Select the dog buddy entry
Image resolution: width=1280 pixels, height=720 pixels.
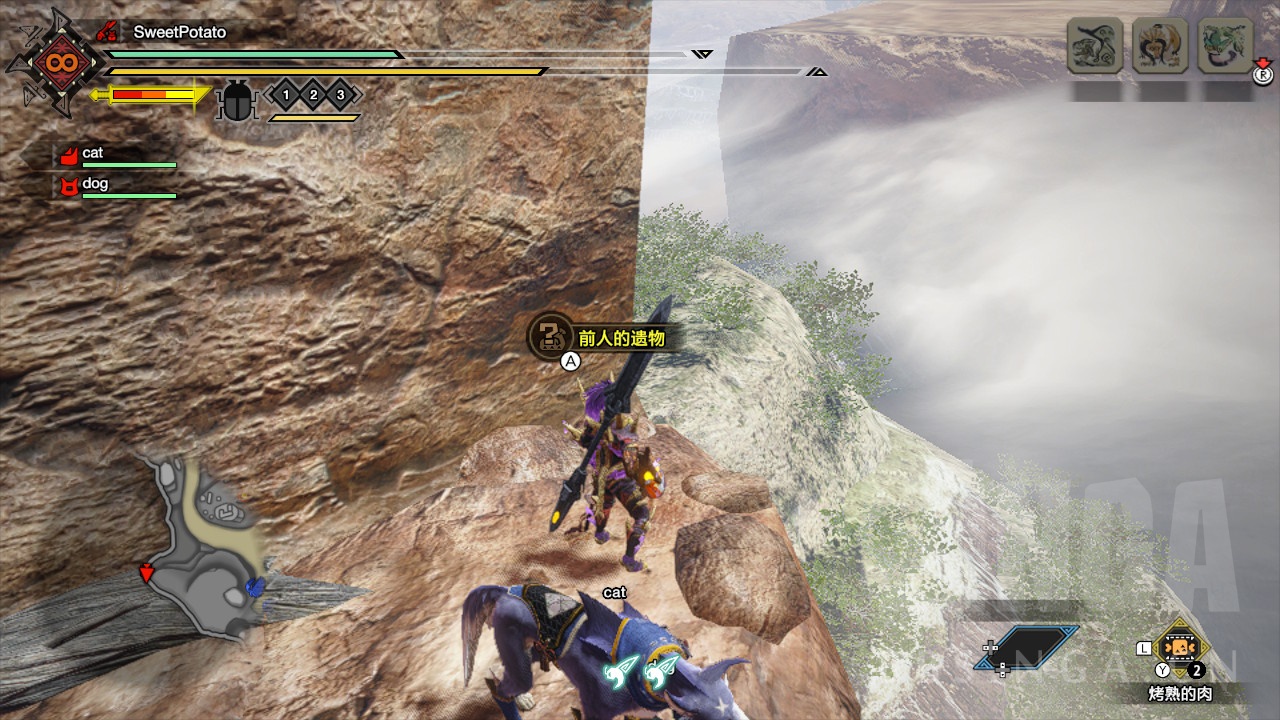pyautogui.click(x=95, y=185)
